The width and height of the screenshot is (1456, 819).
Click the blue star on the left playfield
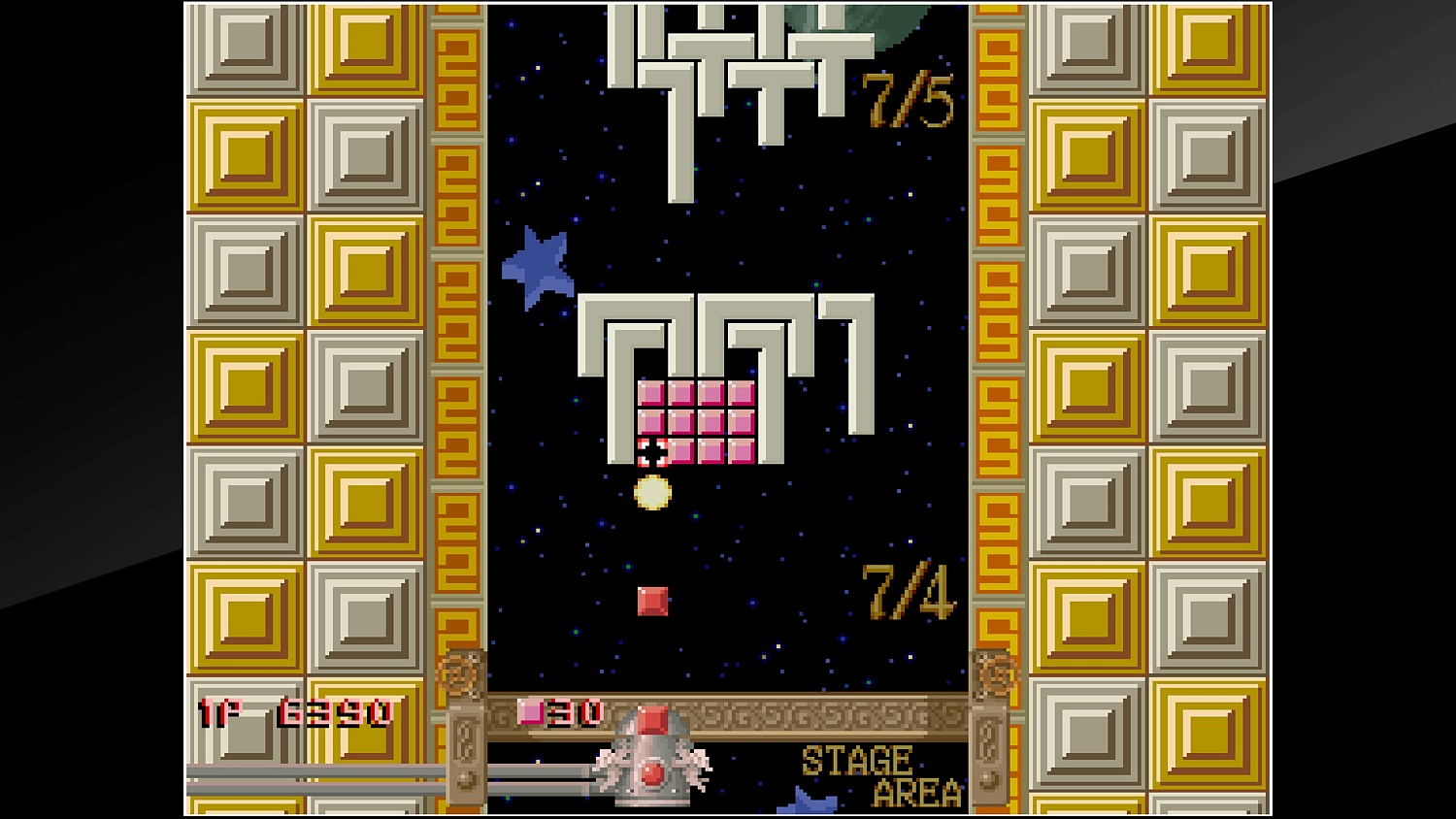537,262
